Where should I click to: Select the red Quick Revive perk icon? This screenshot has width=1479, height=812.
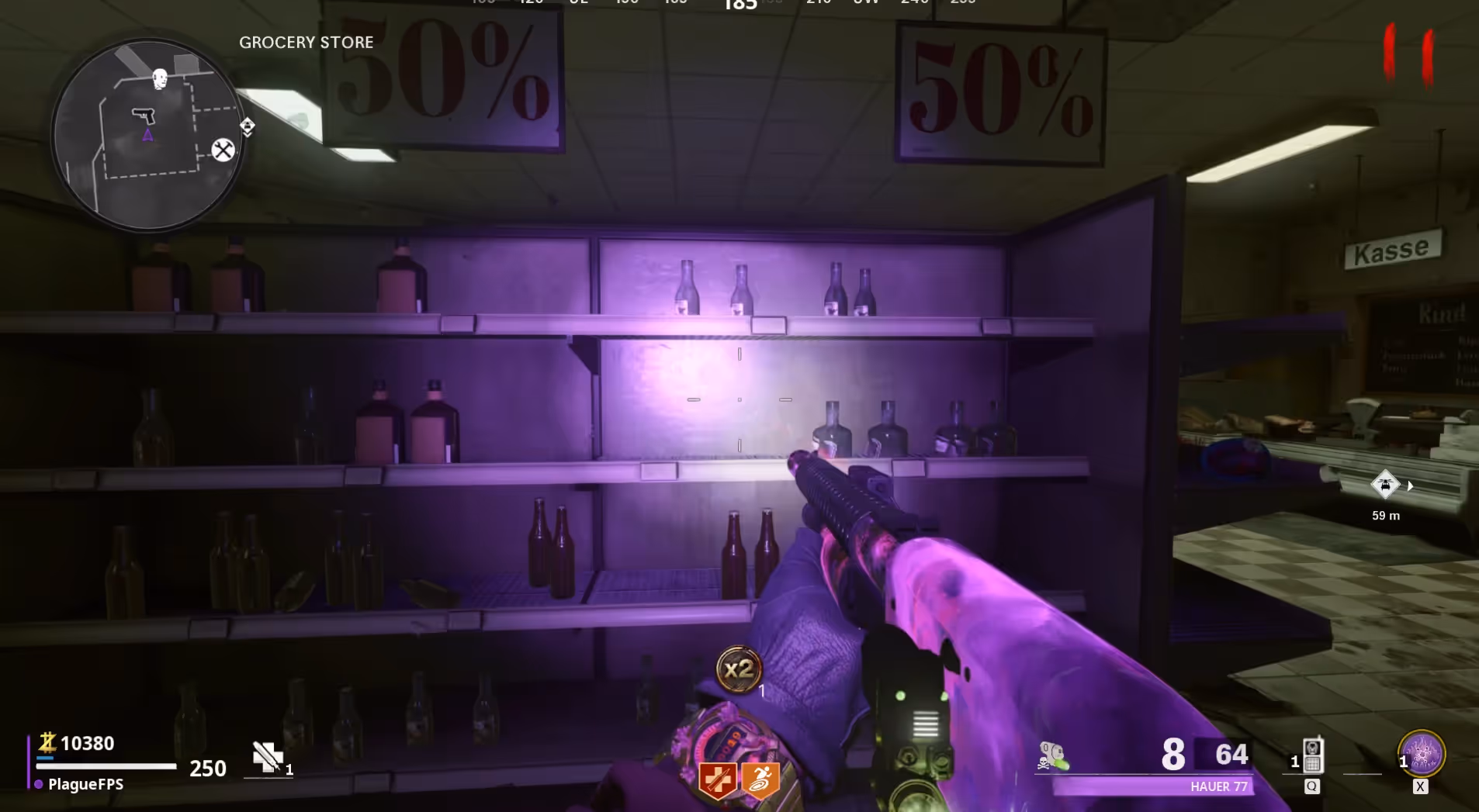[718, 780]
